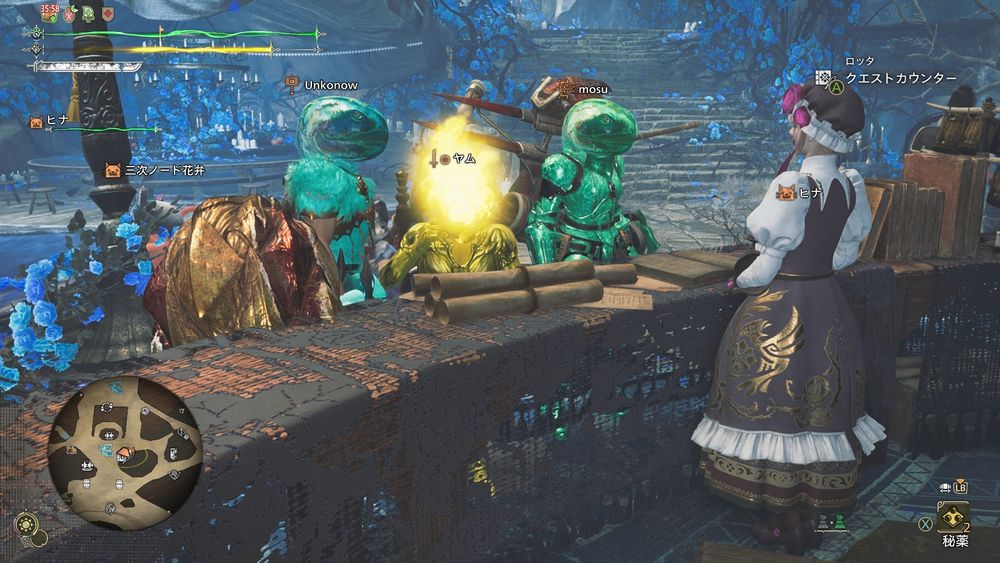Click the クエストカウンター quest counter label

click(x=901, y=78)
